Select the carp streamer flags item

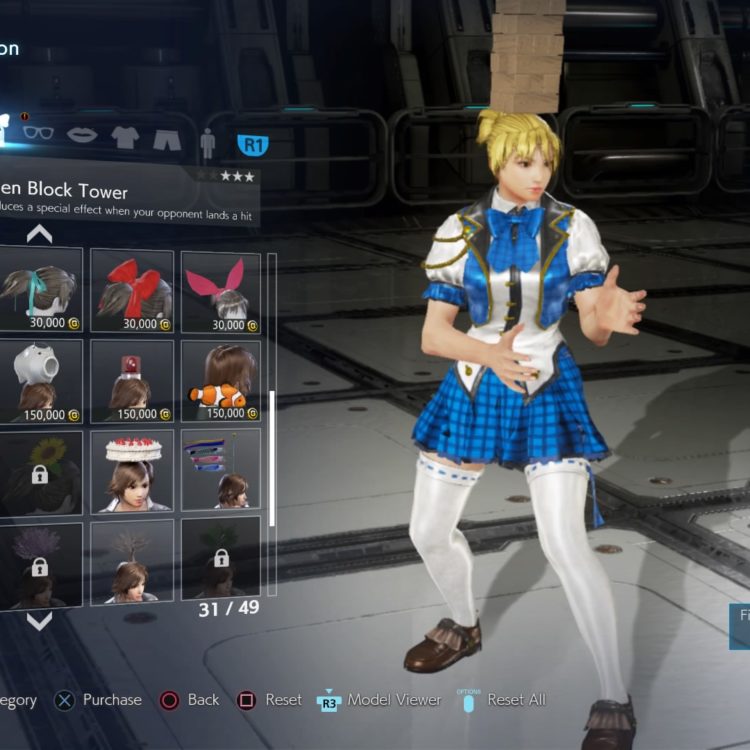[x=221, y=470]
